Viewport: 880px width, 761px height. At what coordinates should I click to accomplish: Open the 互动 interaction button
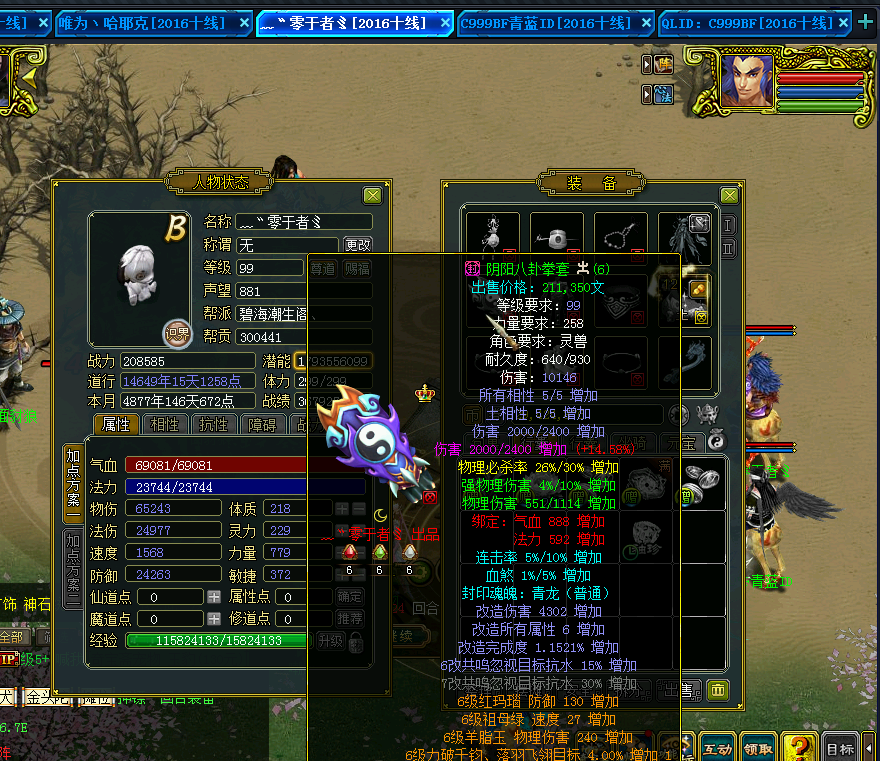pos(716,748)
